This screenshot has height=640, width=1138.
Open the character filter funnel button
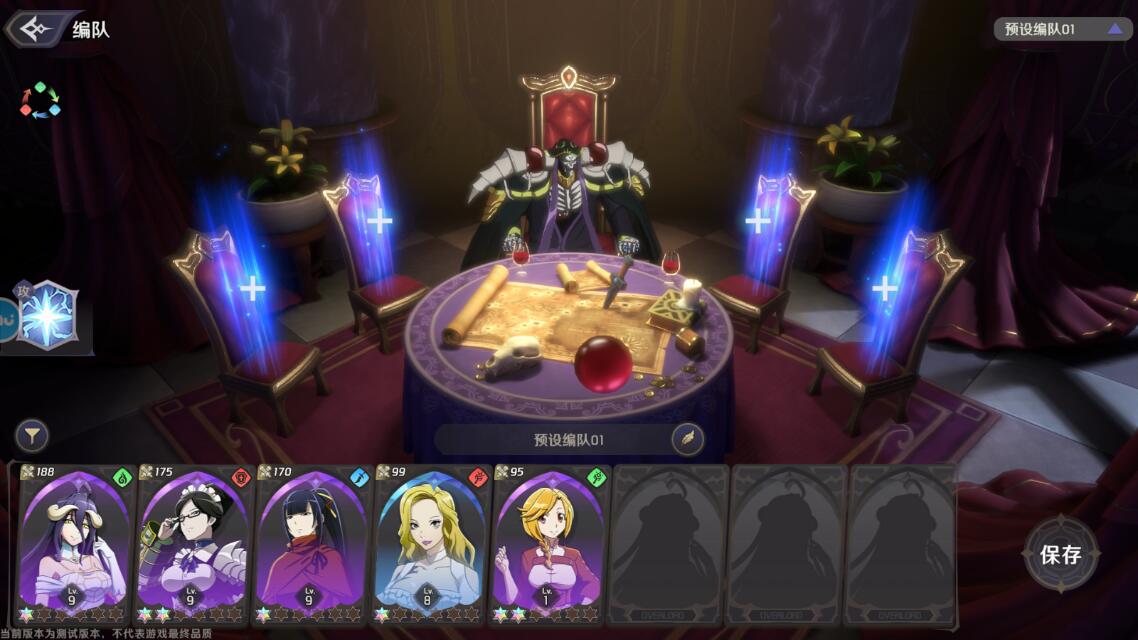pyautogui.click(x=32, y=435)
